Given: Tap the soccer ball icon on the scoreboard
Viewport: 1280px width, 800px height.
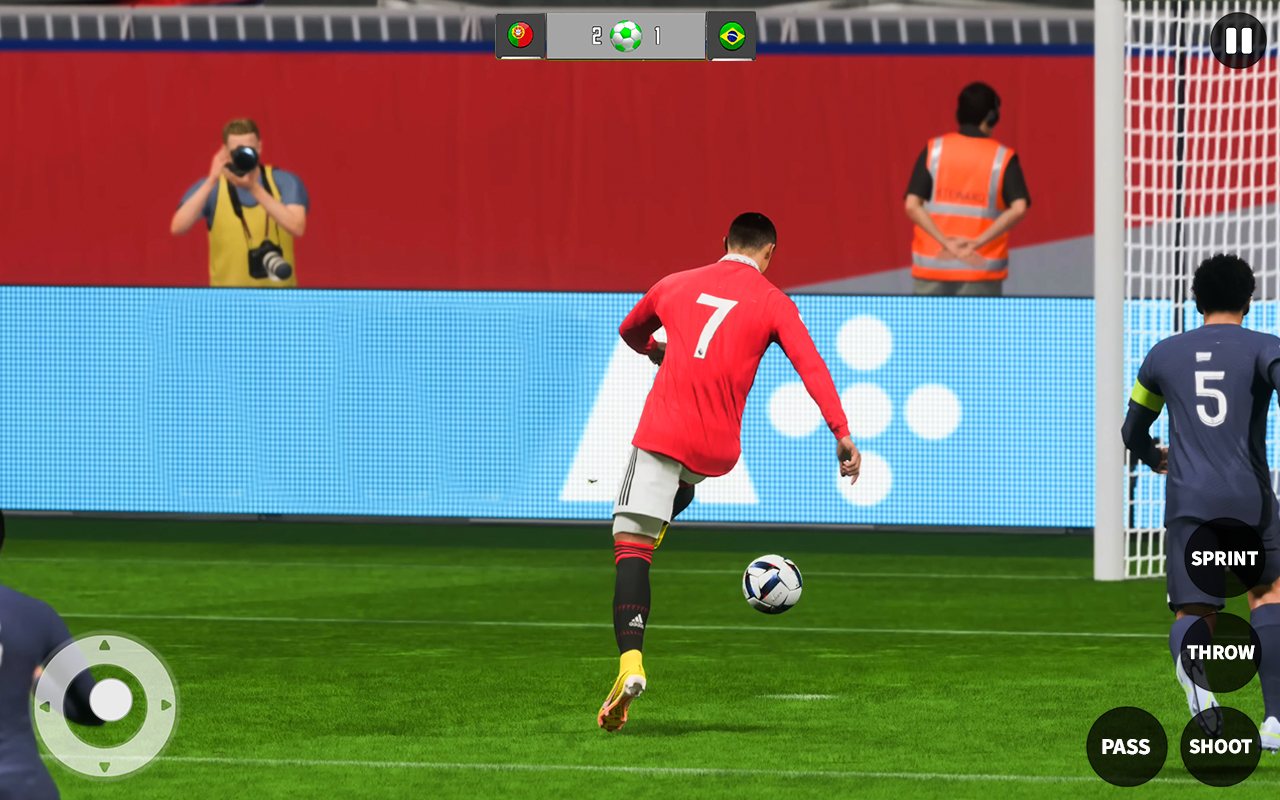Looking at the screenshot, I should (626, 36).
